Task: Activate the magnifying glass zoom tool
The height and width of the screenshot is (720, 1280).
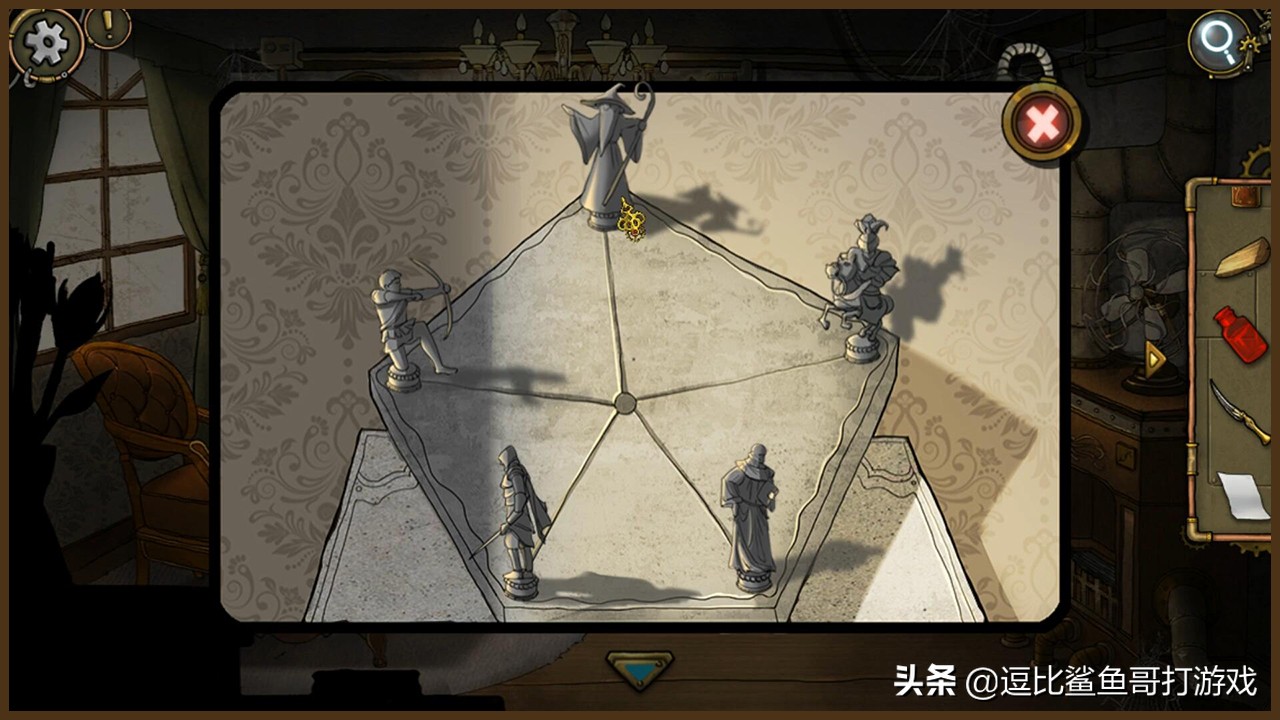Action: [1216, 44]
